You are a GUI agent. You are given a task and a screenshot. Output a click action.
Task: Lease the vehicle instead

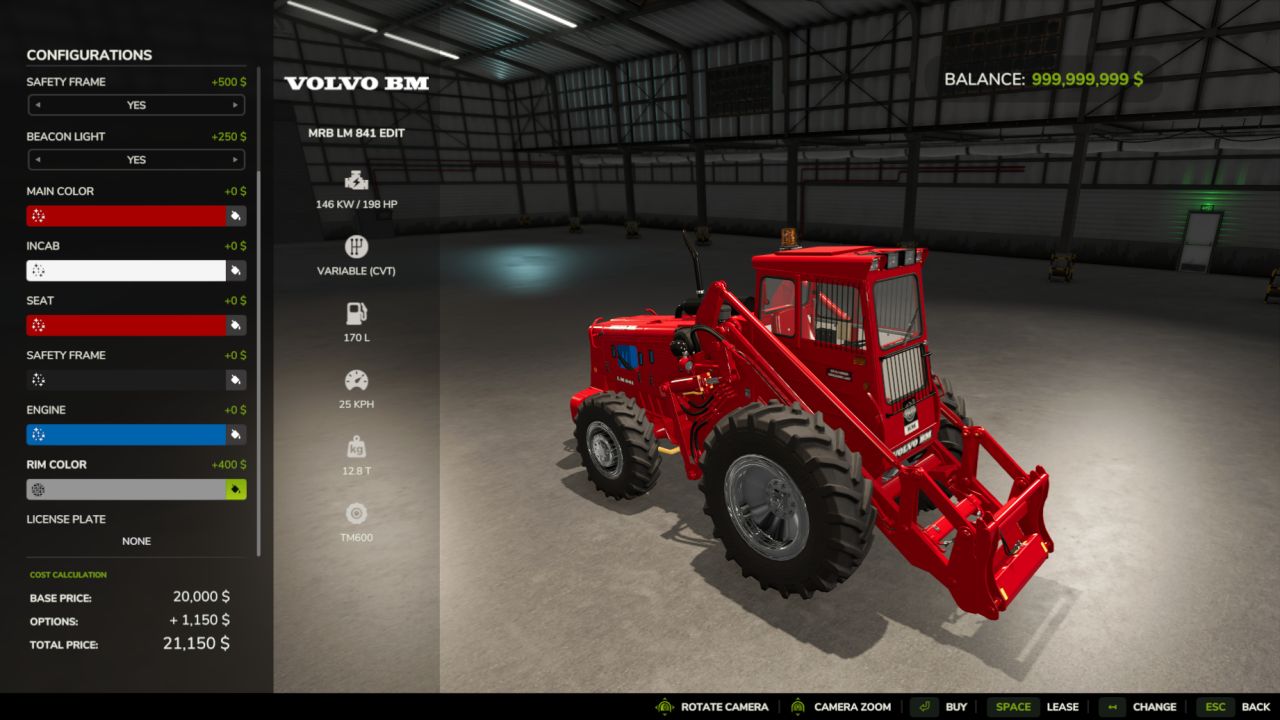[1033, 707]
